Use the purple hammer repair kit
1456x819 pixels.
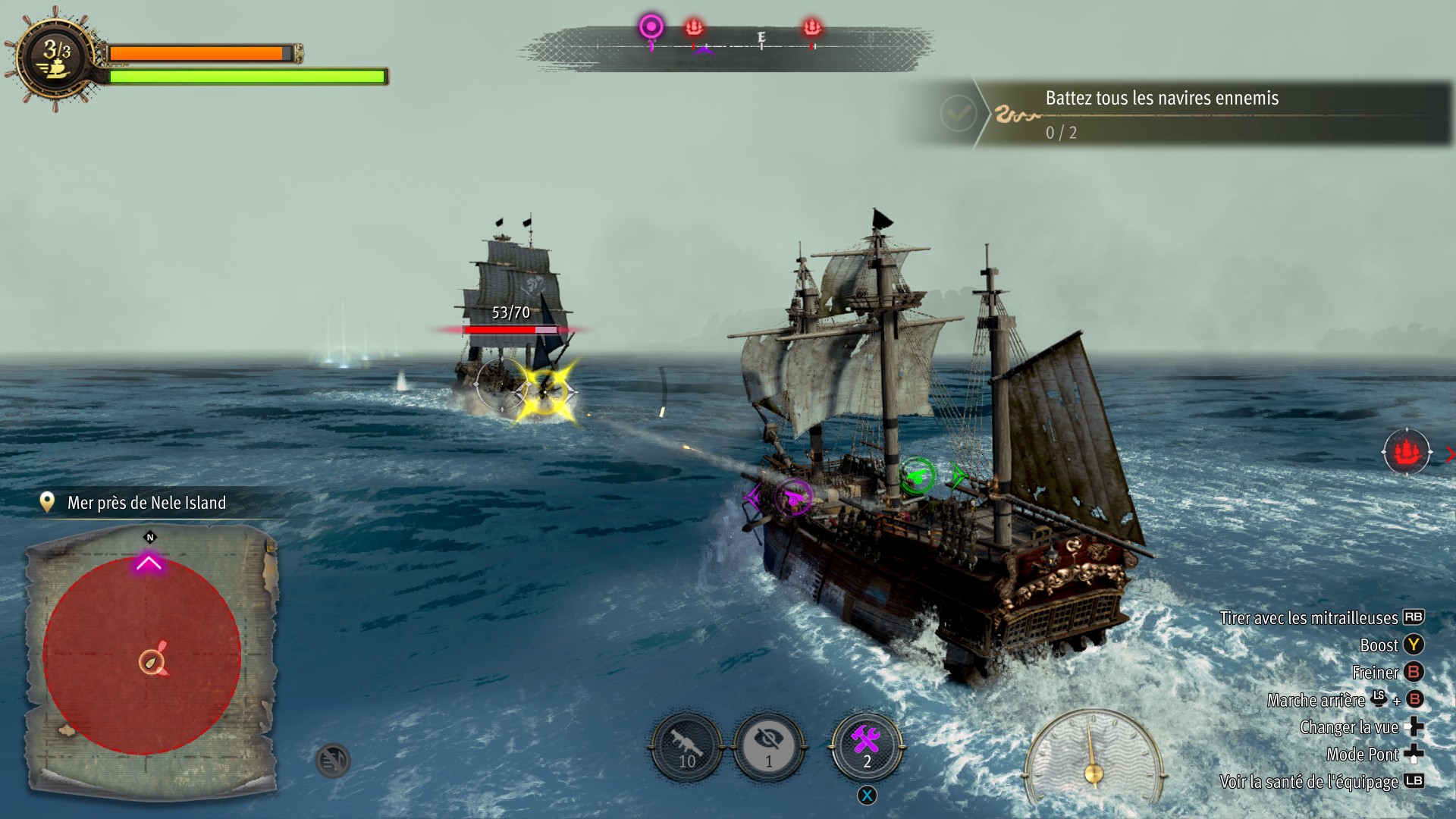tap(867, 747)
